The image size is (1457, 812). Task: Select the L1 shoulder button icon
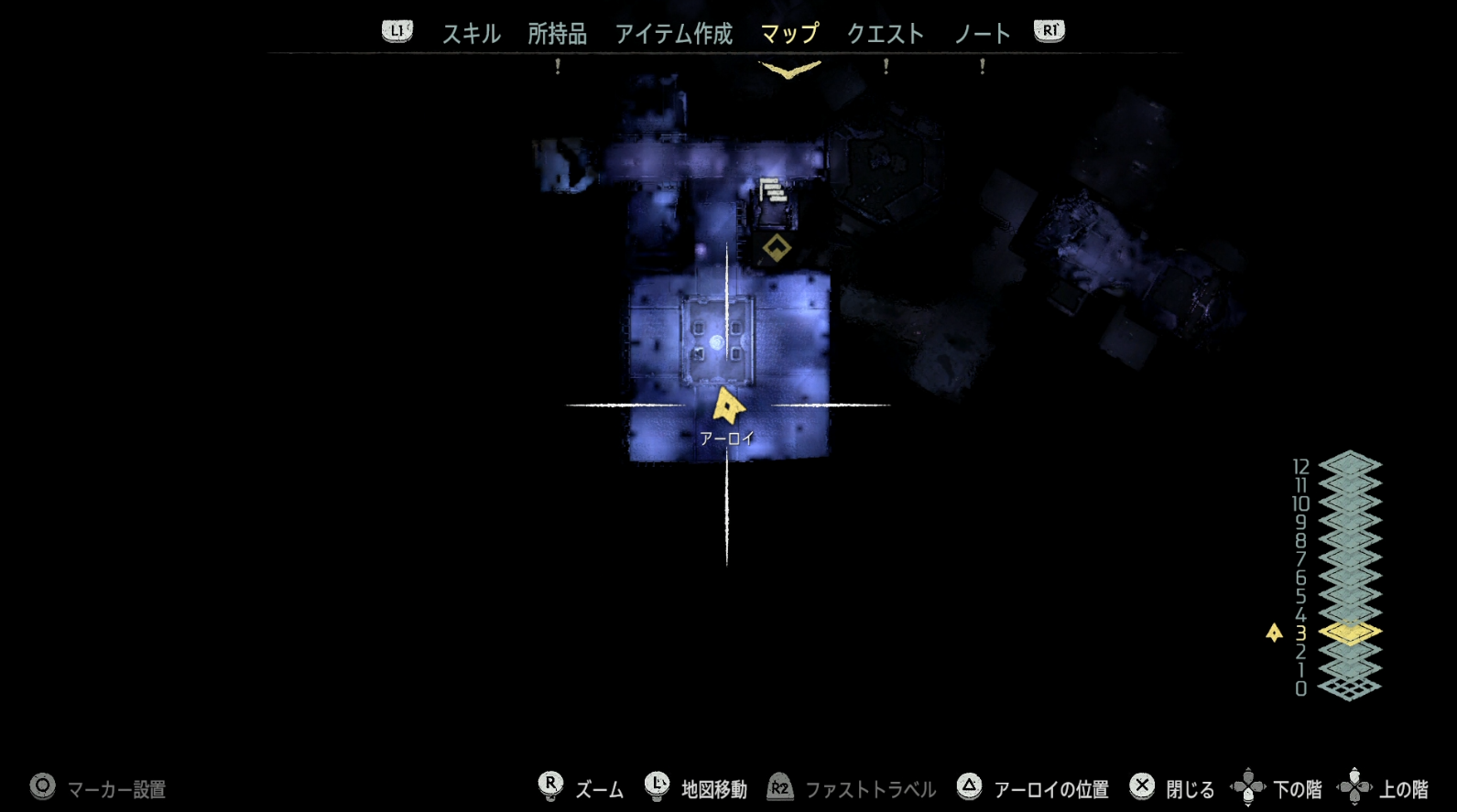[396, 29]
